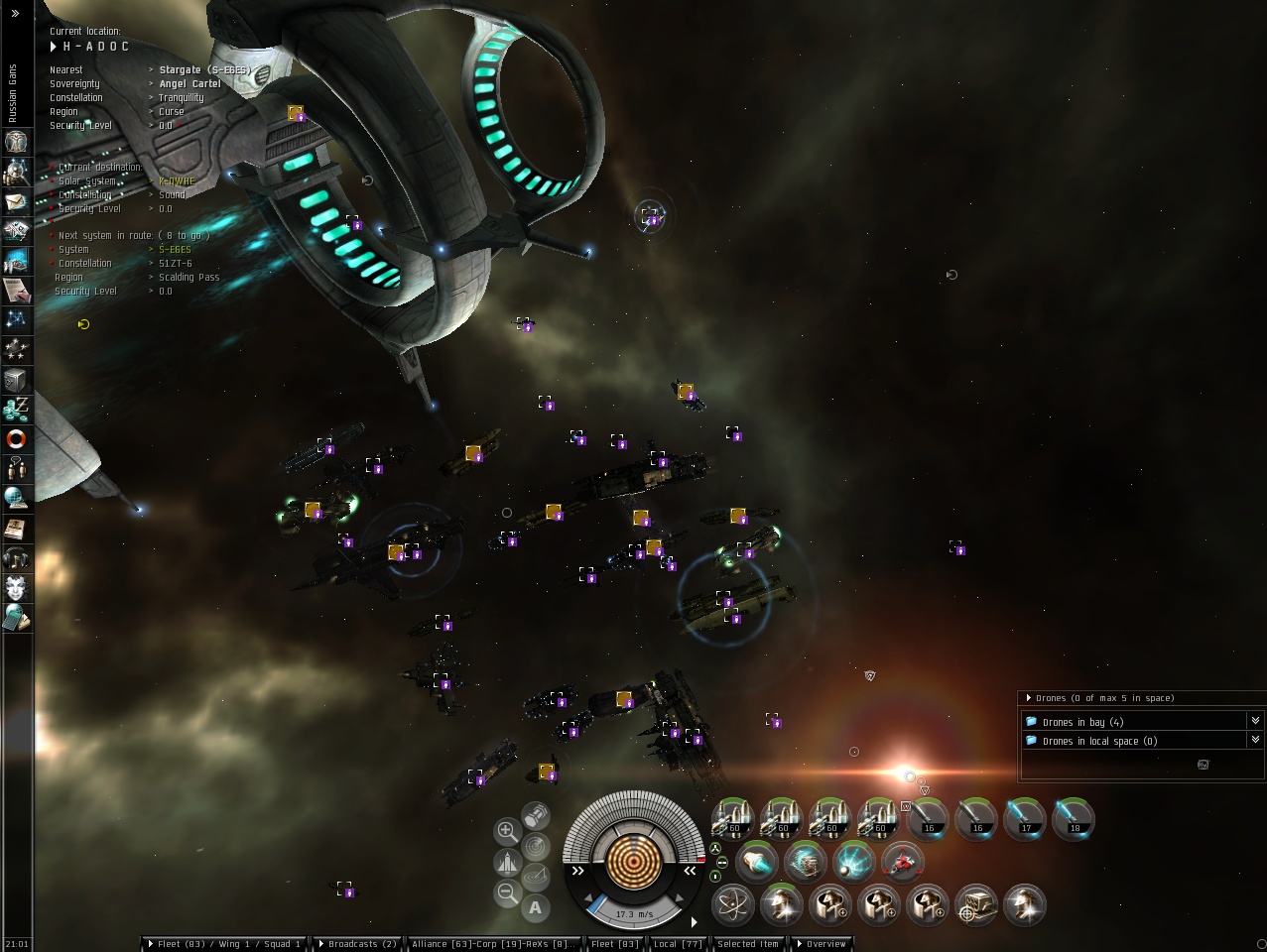Activate the atom-symbol module in bottom rack
The image size is (1267, 952).
732,904
